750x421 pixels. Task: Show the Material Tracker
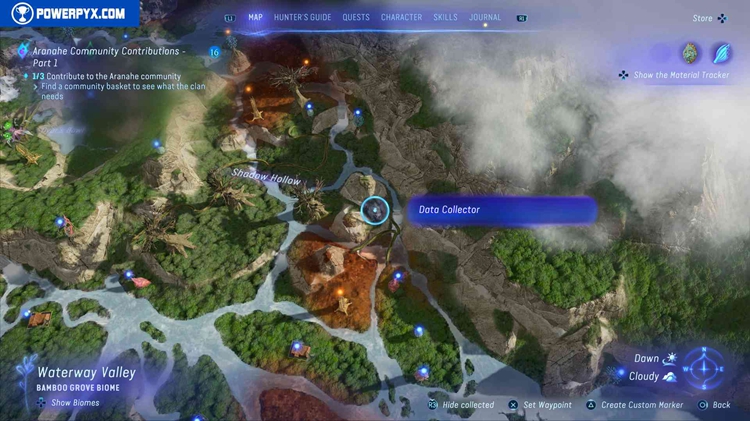(674, 75)
